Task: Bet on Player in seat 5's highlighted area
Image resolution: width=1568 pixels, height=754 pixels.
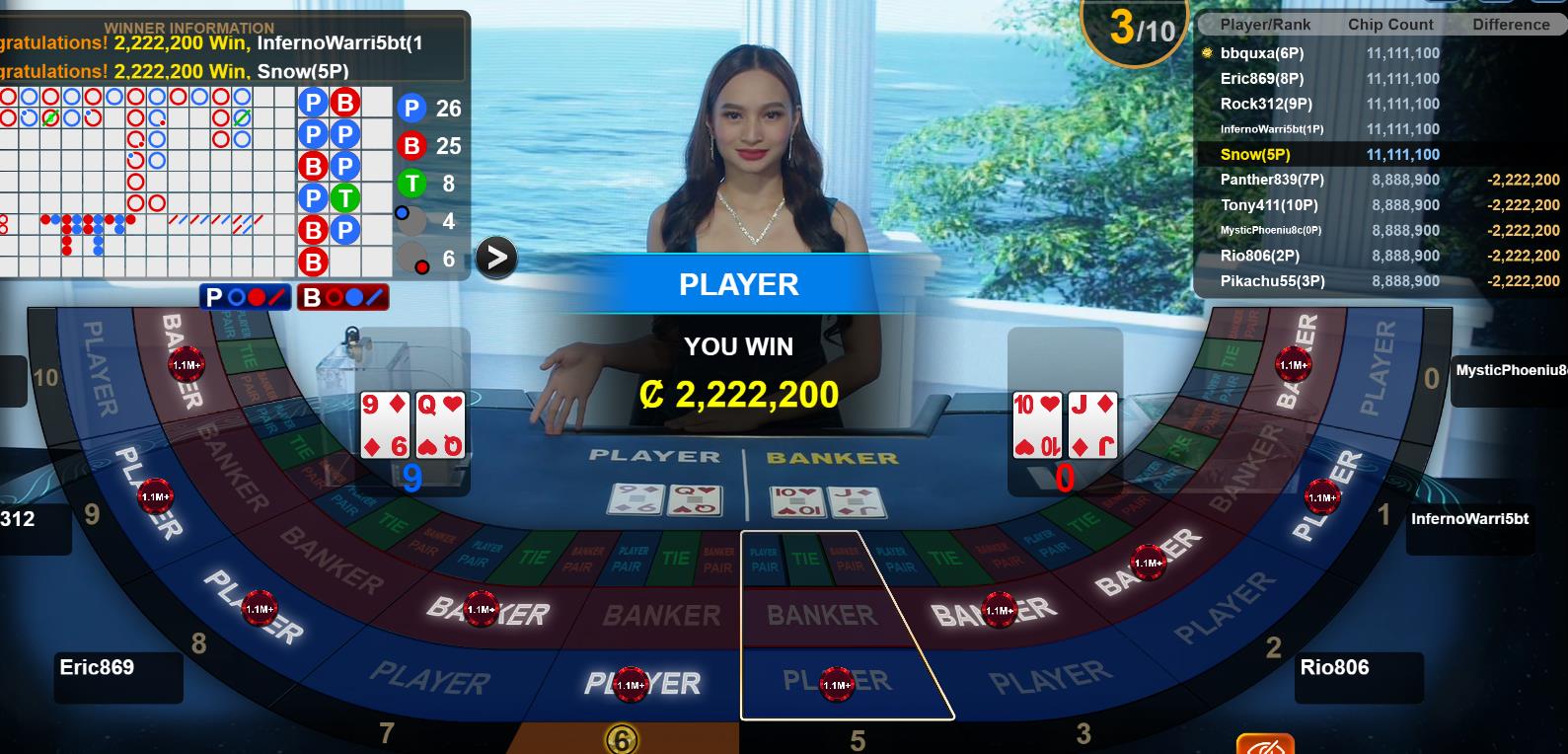Action: (x=837, y=683)
